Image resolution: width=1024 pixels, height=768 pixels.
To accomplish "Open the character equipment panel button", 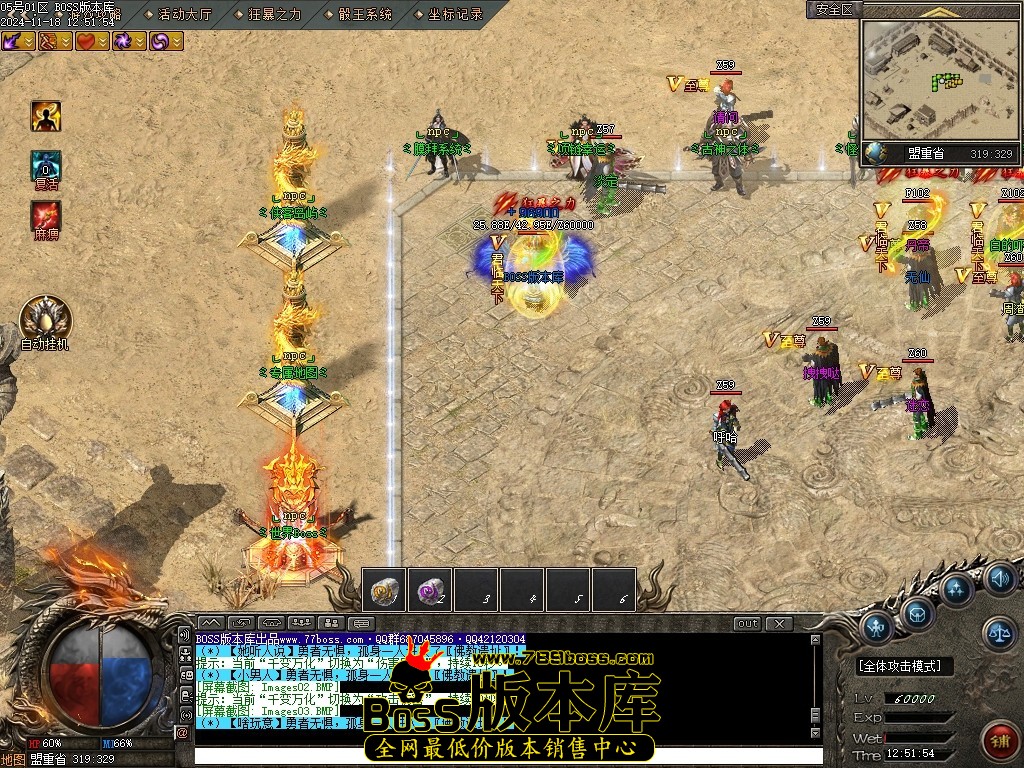I will (x=877, y=628).
